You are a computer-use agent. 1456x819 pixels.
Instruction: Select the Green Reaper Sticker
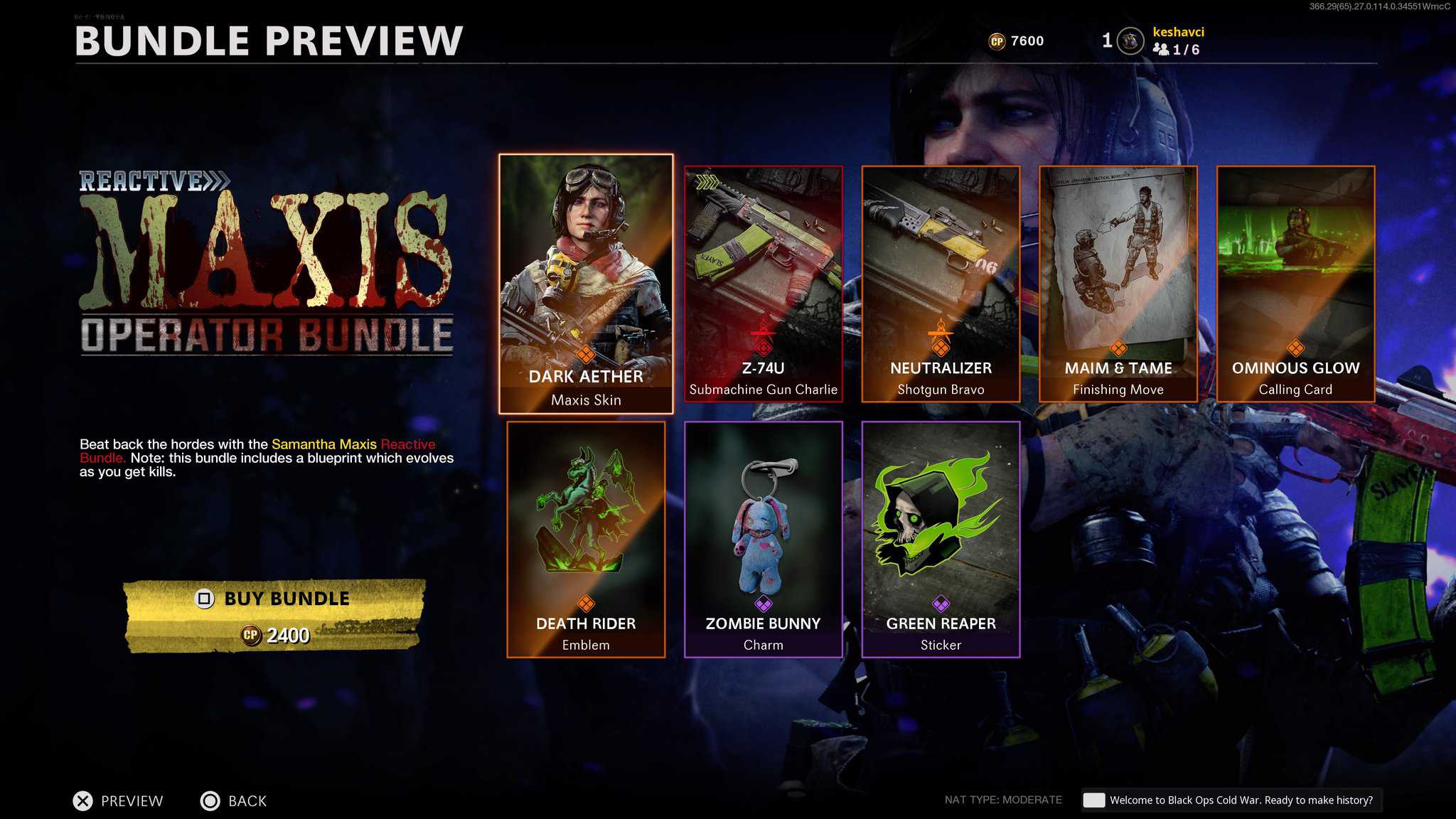click(x=941, y=539)
